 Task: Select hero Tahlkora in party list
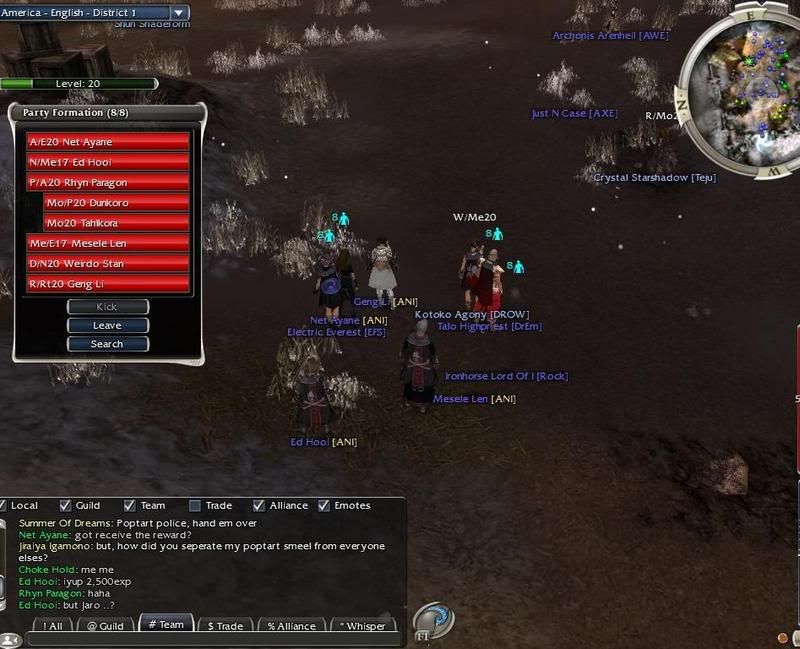[116, 223]
